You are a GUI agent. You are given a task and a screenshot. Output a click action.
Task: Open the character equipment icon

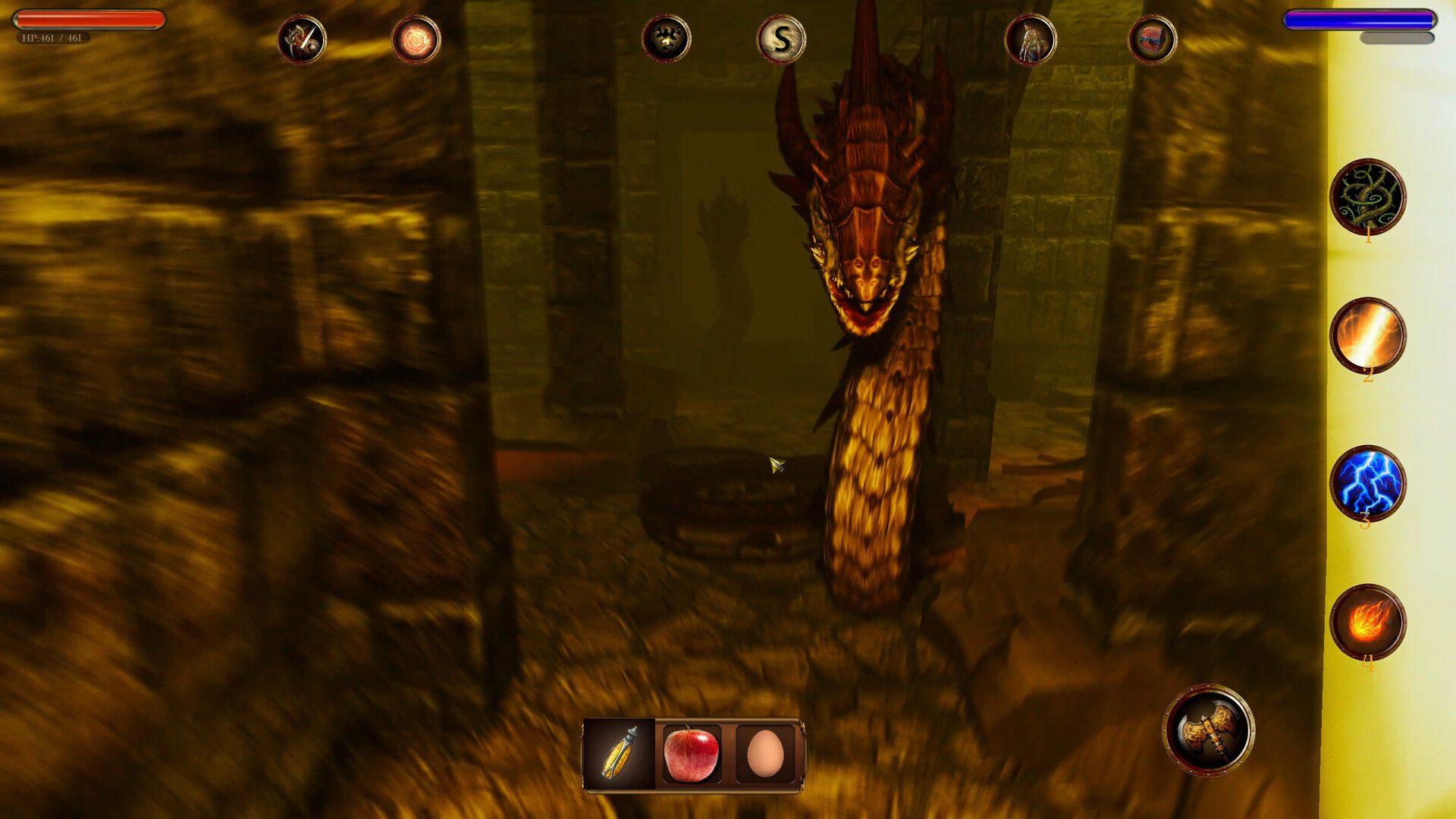click(x=1032, y=39)
